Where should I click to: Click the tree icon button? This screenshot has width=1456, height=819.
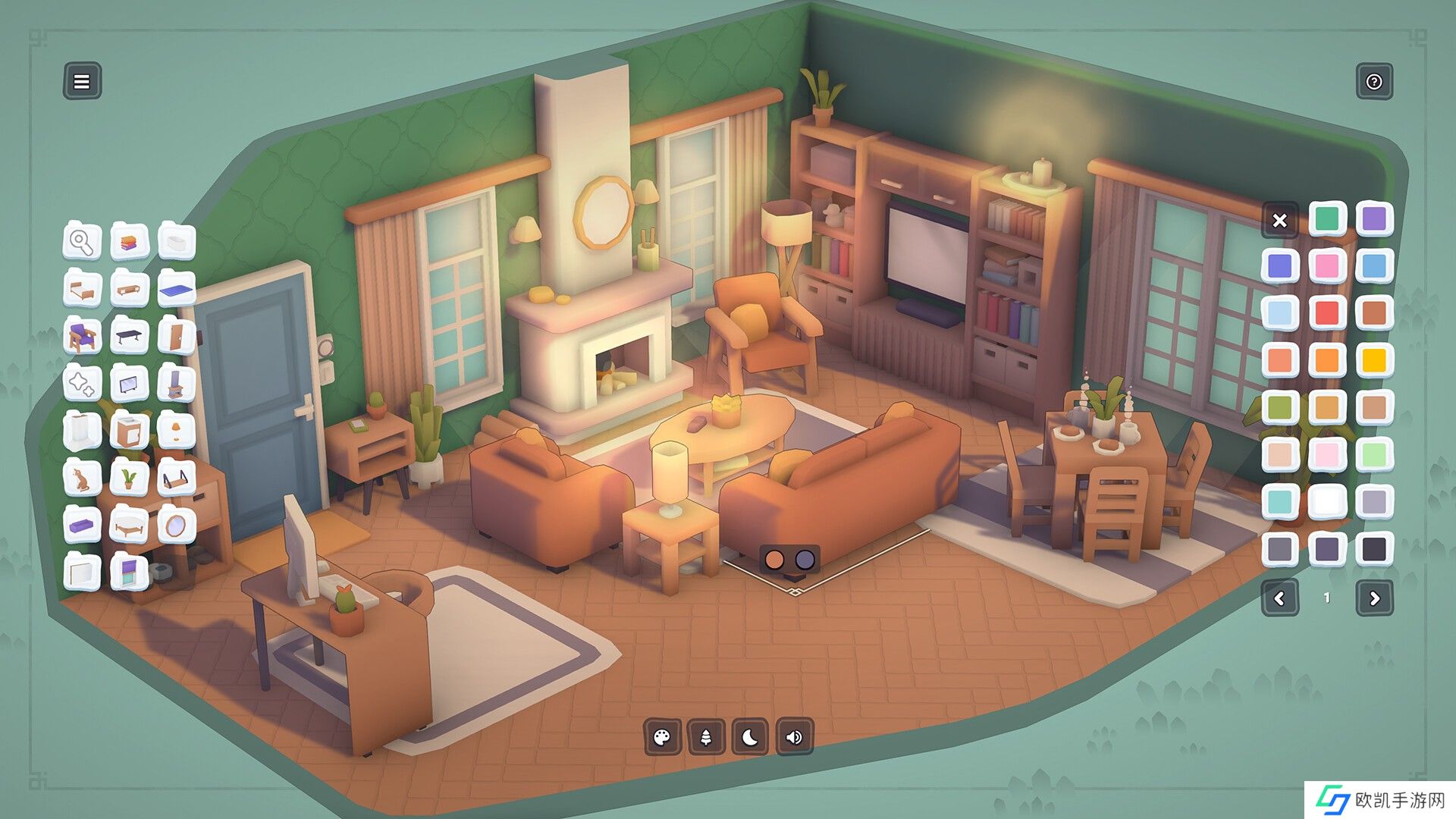(706, 737)
